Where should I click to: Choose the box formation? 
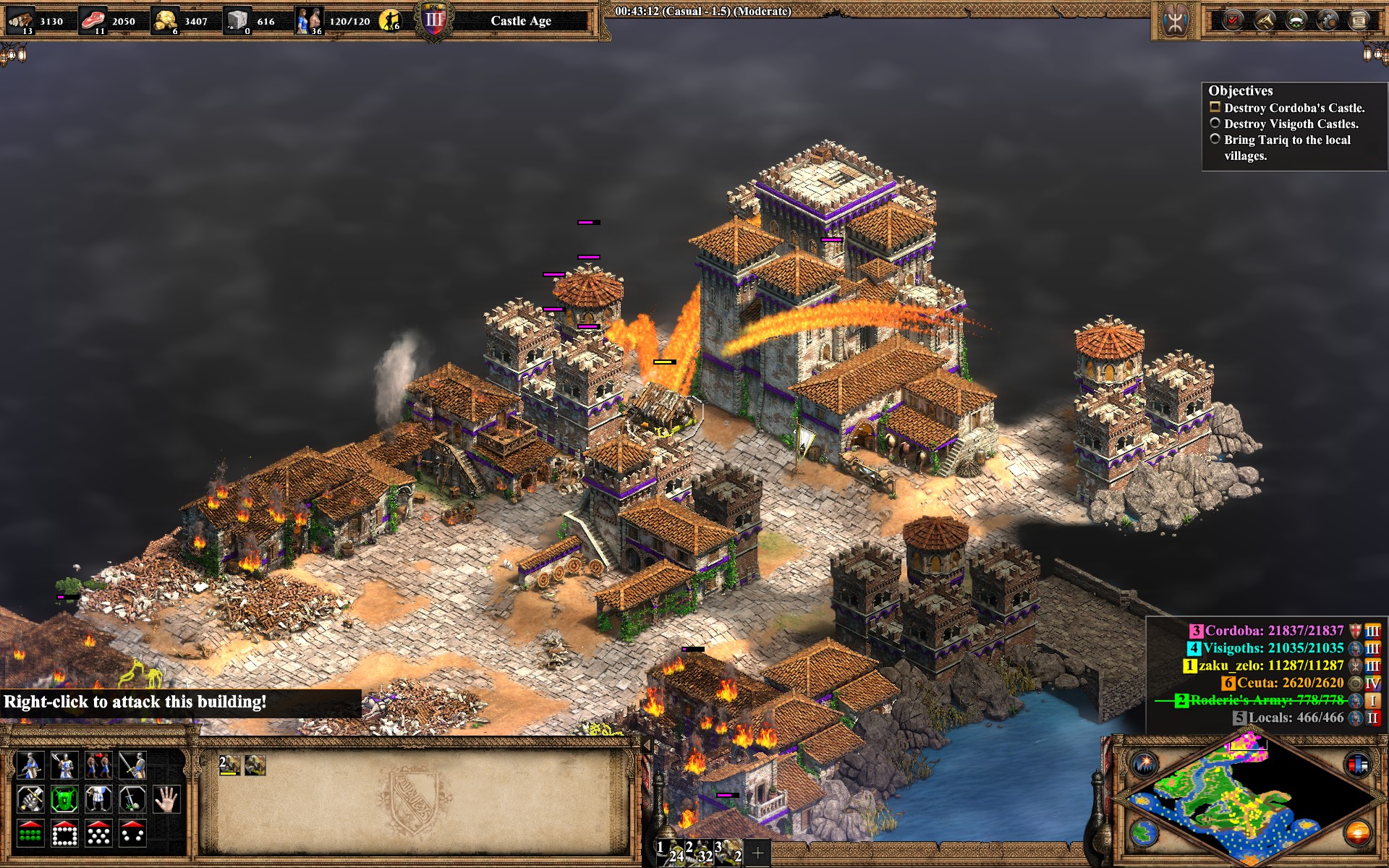pos(64,834)
